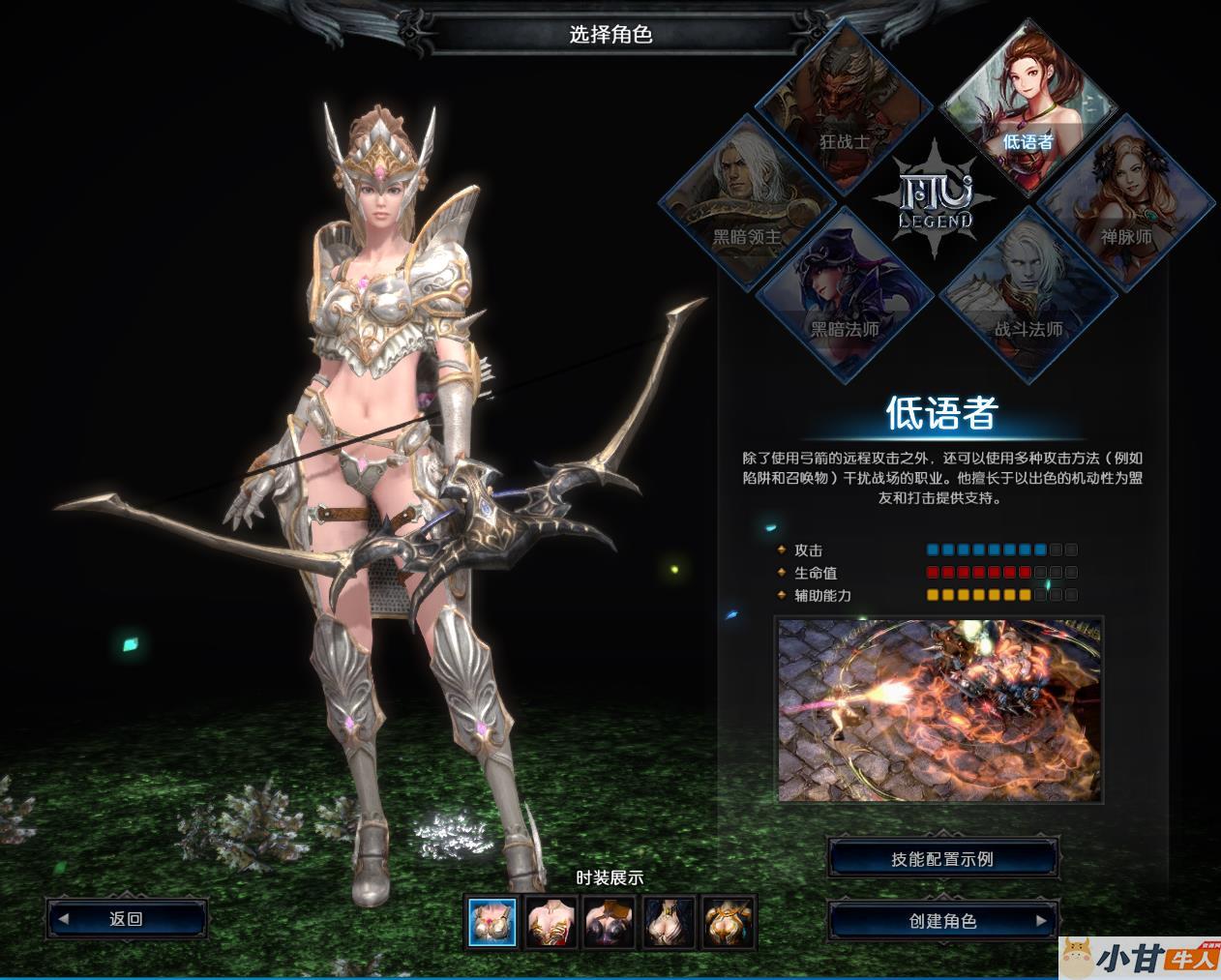This screenshot has height=980, width=1221.
Task: Preview the red and gold costume thumbnail
Action: (551, 921)
